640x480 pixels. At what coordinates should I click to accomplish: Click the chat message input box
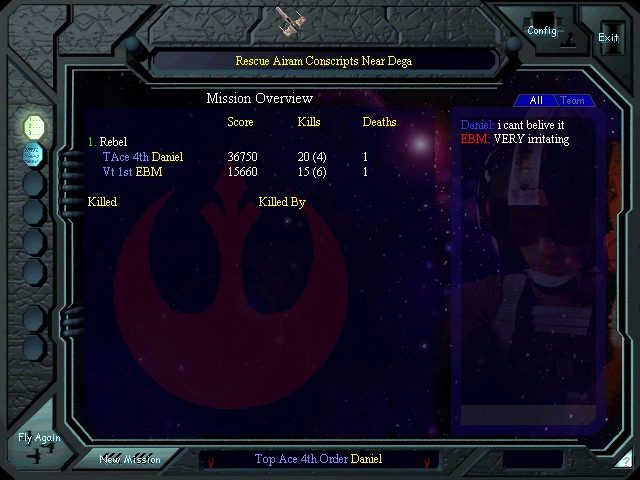pyautogui.click(x=527, y=415)
